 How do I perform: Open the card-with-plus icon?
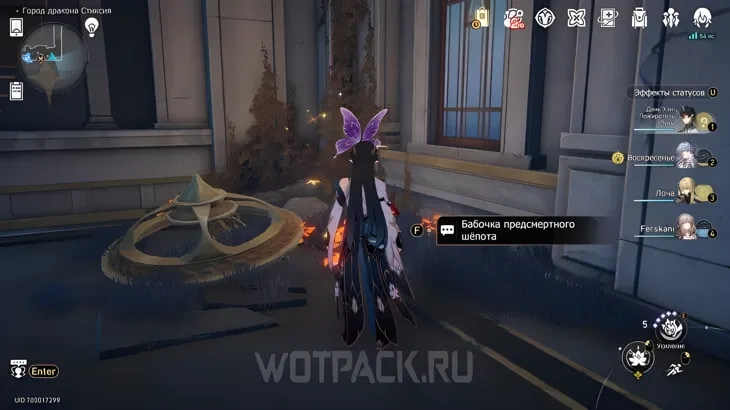pos(607,18)
